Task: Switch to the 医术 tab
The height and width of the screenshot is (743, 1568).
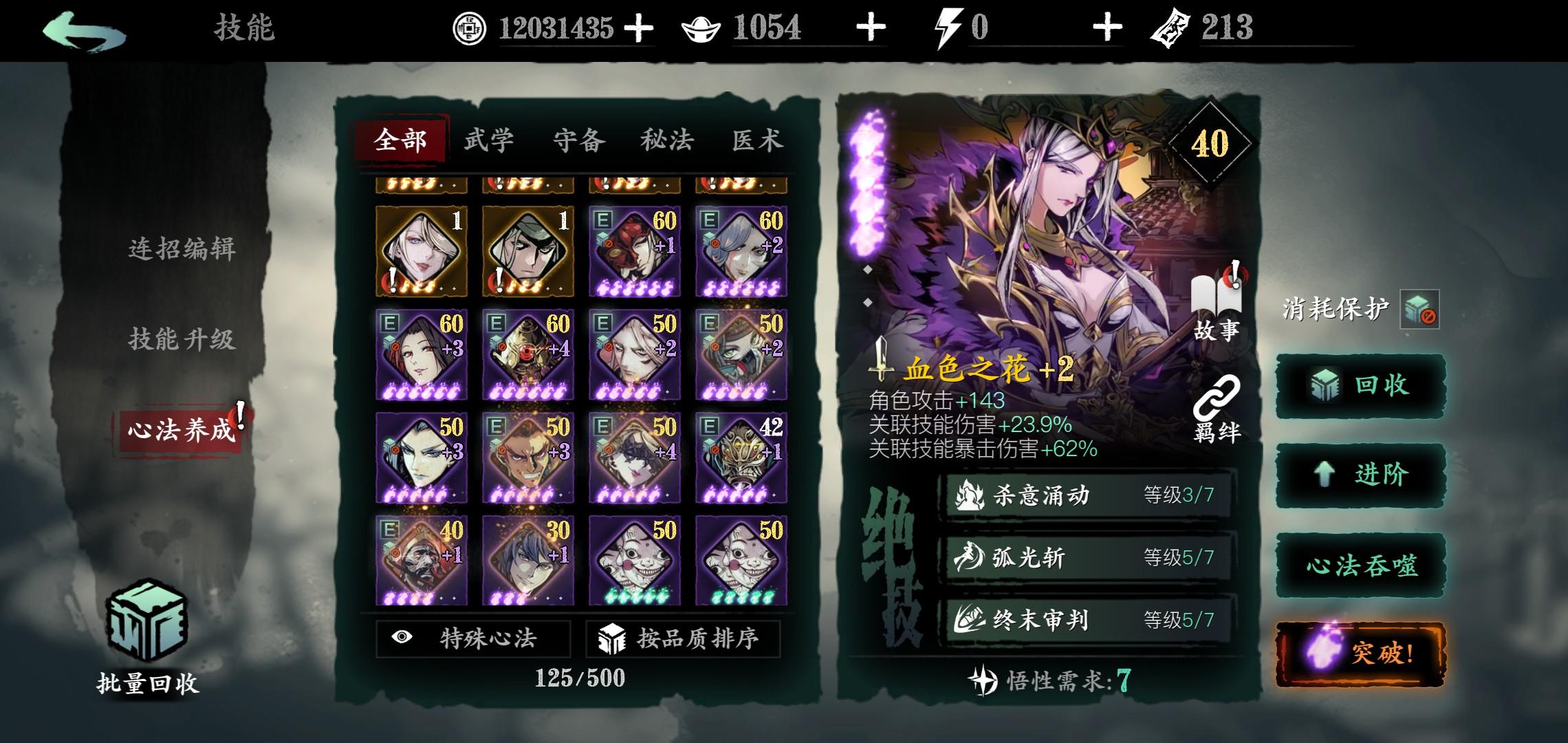Action: [x=756, y=140]
